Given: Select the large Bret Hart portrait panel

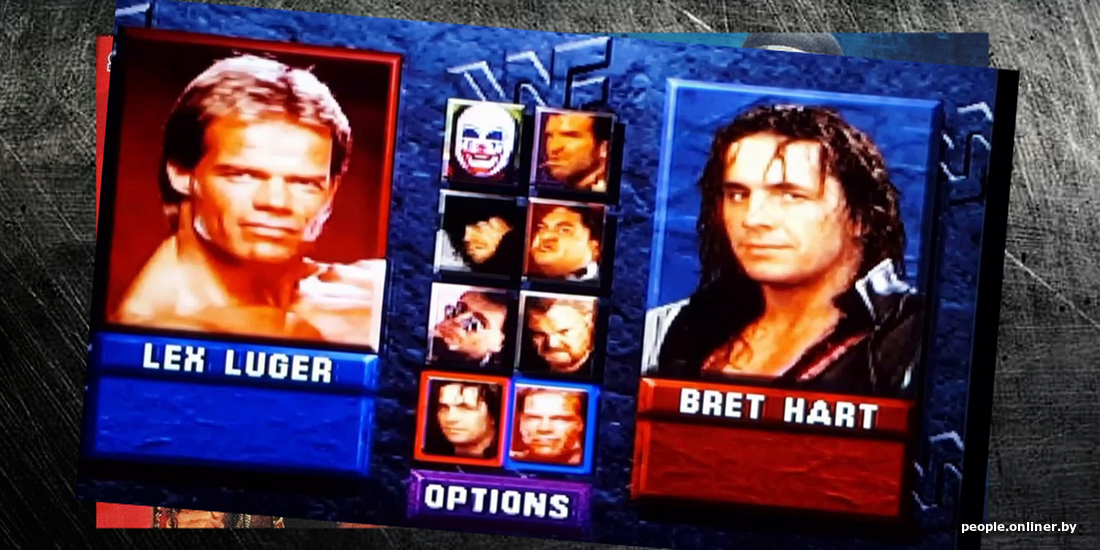Looking at the screenshot, I should pos(793,239).
